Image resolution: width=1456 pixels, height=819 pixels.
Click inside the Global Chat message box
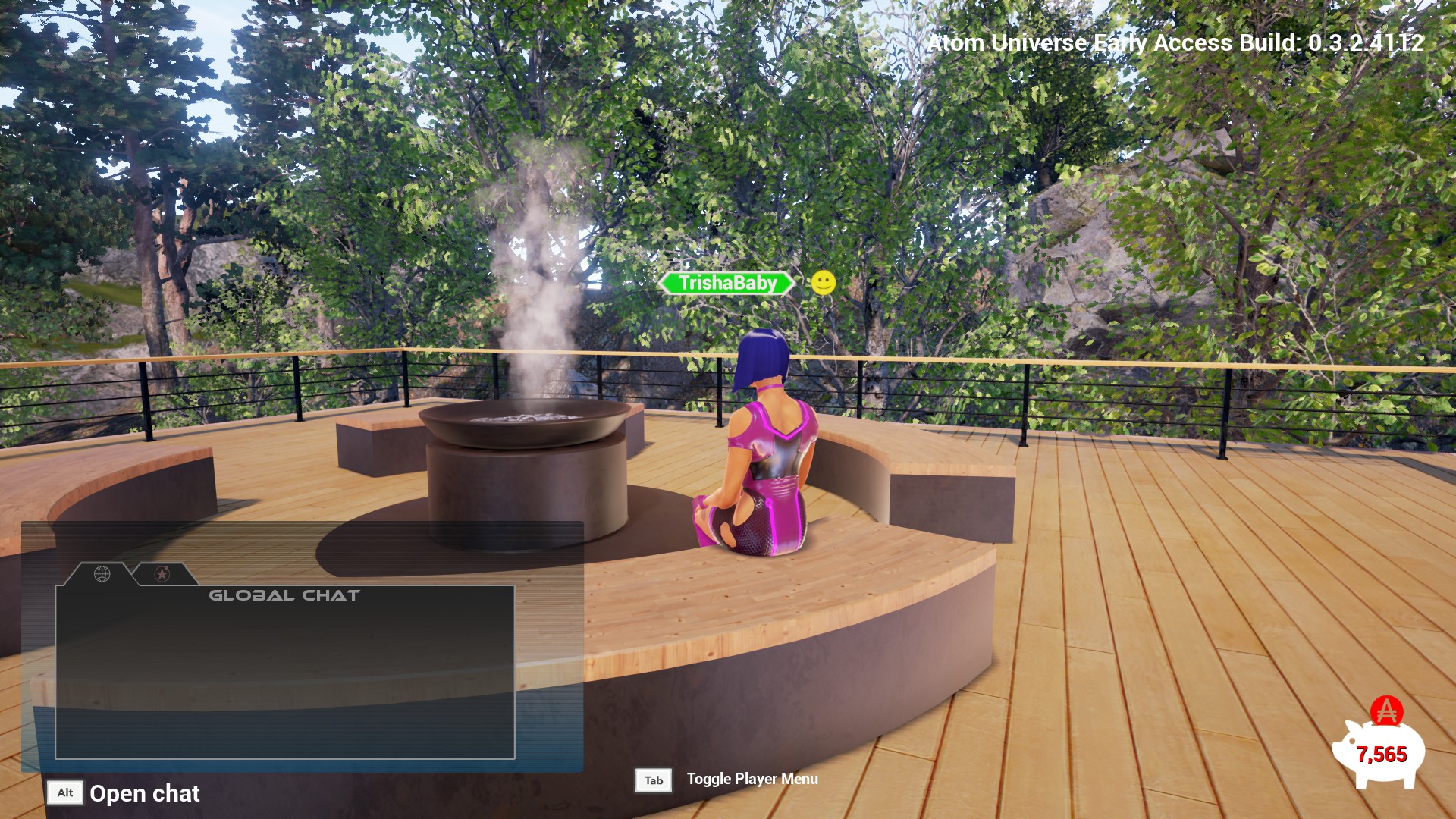click(x=284, y=675)
